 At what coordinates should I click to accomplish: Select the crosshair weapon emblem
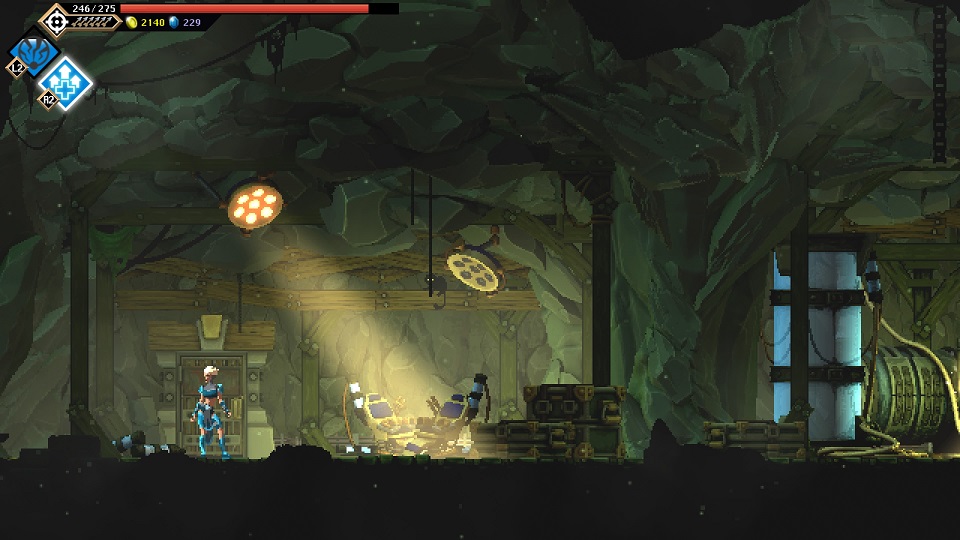(x=55, y=20)
